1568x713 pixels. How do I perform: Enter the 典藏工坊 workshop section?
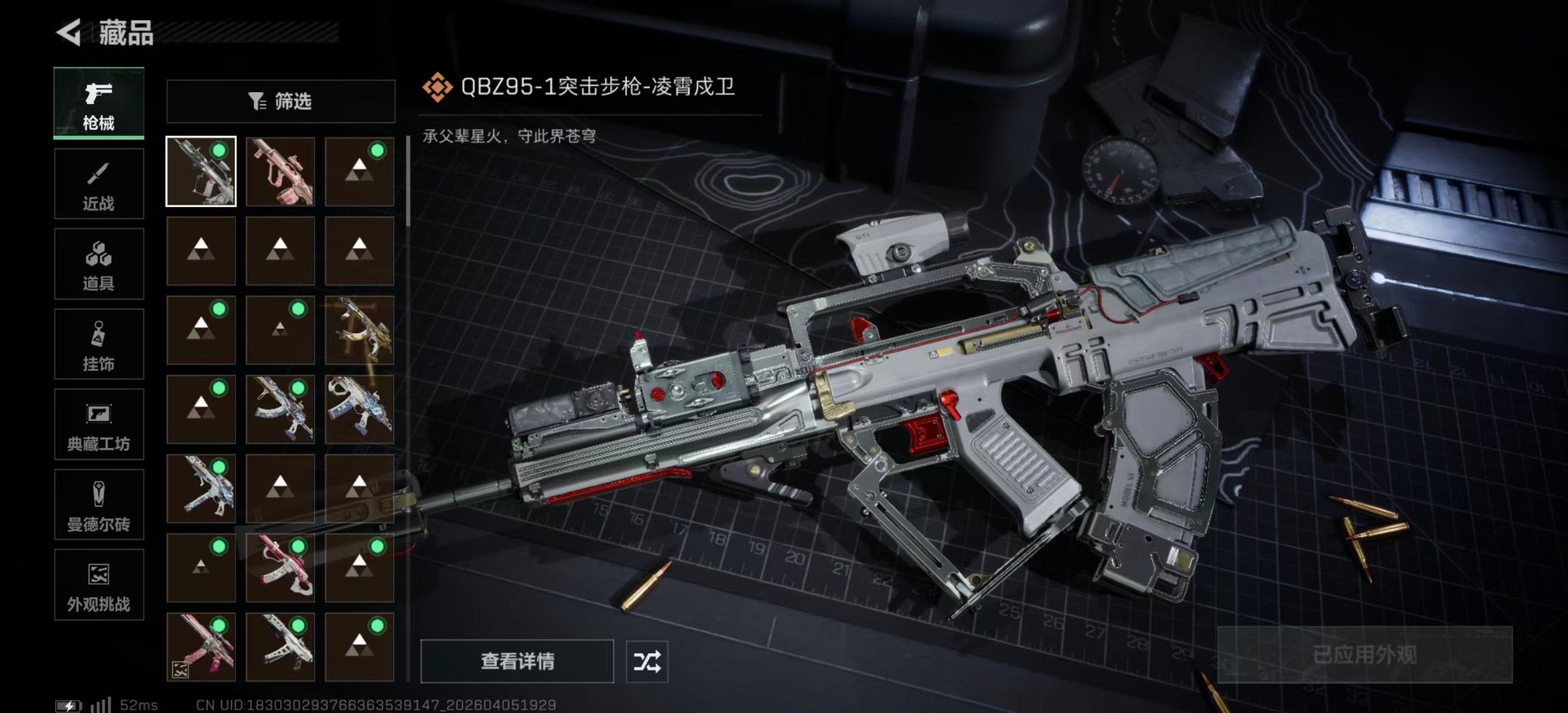pyautogui.click(x=99, y=425)
